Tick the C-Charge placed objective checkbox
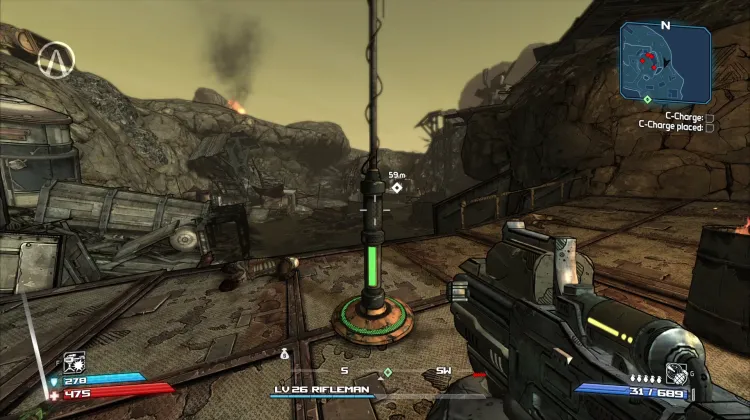The width and height of the screenshot is (750, 420). 710,127
